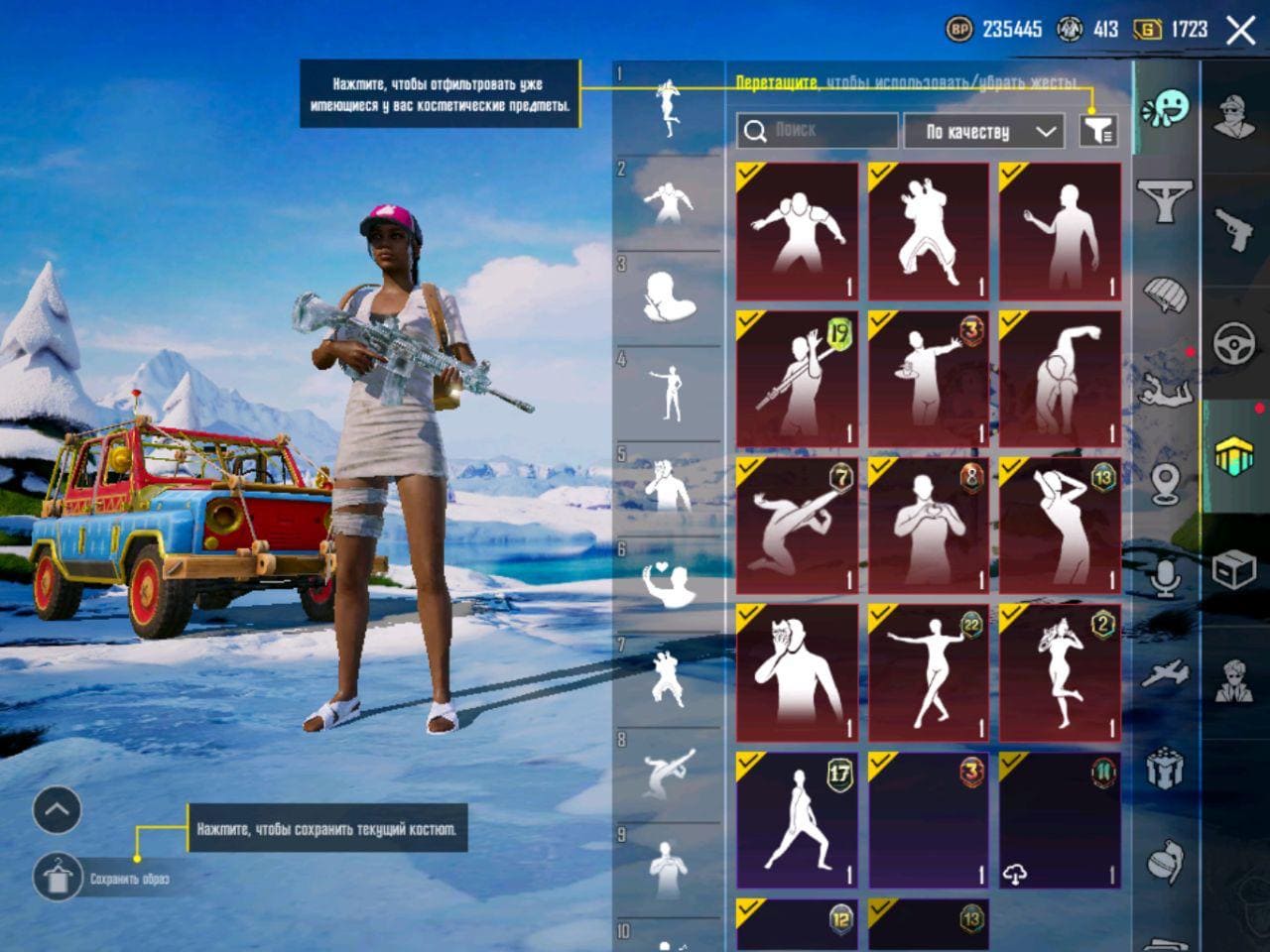Screen dimensions: 1270x952
Task: Click the Поиск search field
Action: [x=817, y=131]
